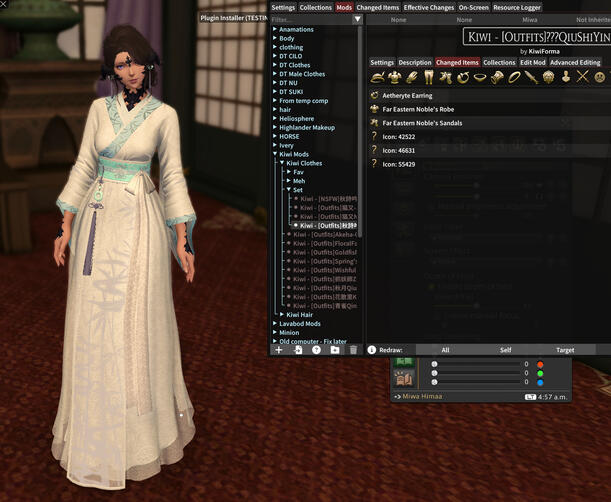Click the trash icon to delete mod
Viewport: 611px width, 502px height.
click(x=352, y=350)
